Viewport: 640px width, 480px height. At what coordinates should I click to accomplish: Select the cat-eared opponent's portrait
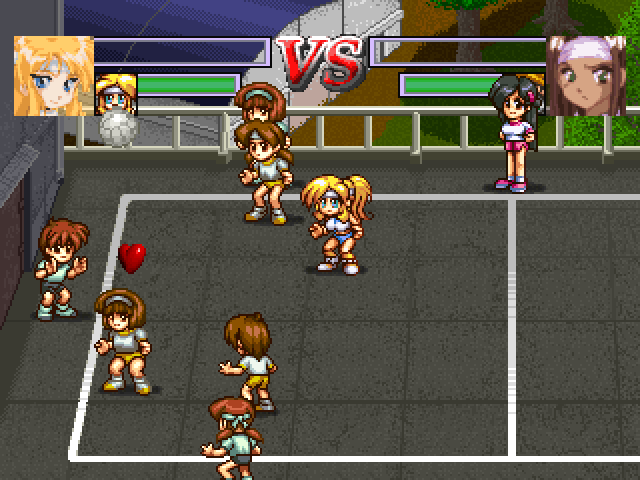point(585,76)
